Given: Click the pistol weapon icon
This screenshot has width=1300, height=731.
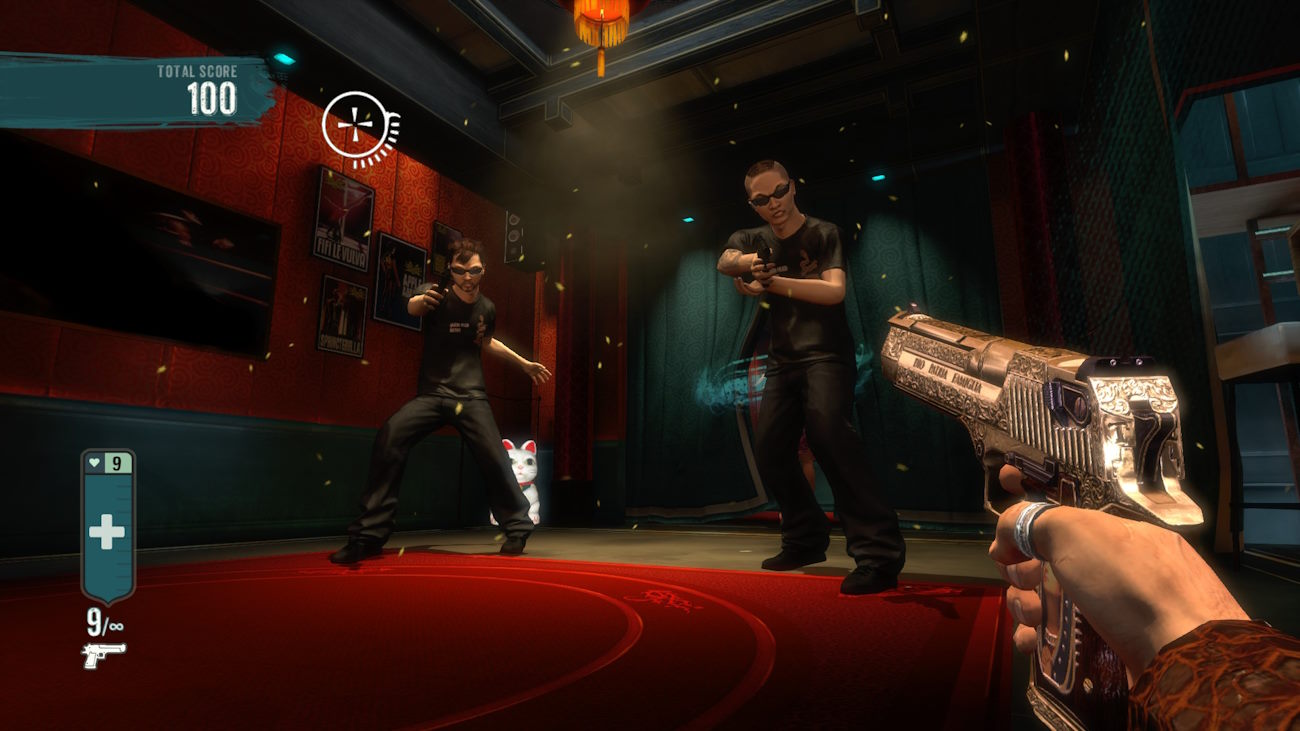Looking at the screenshot, I should 103,655.
